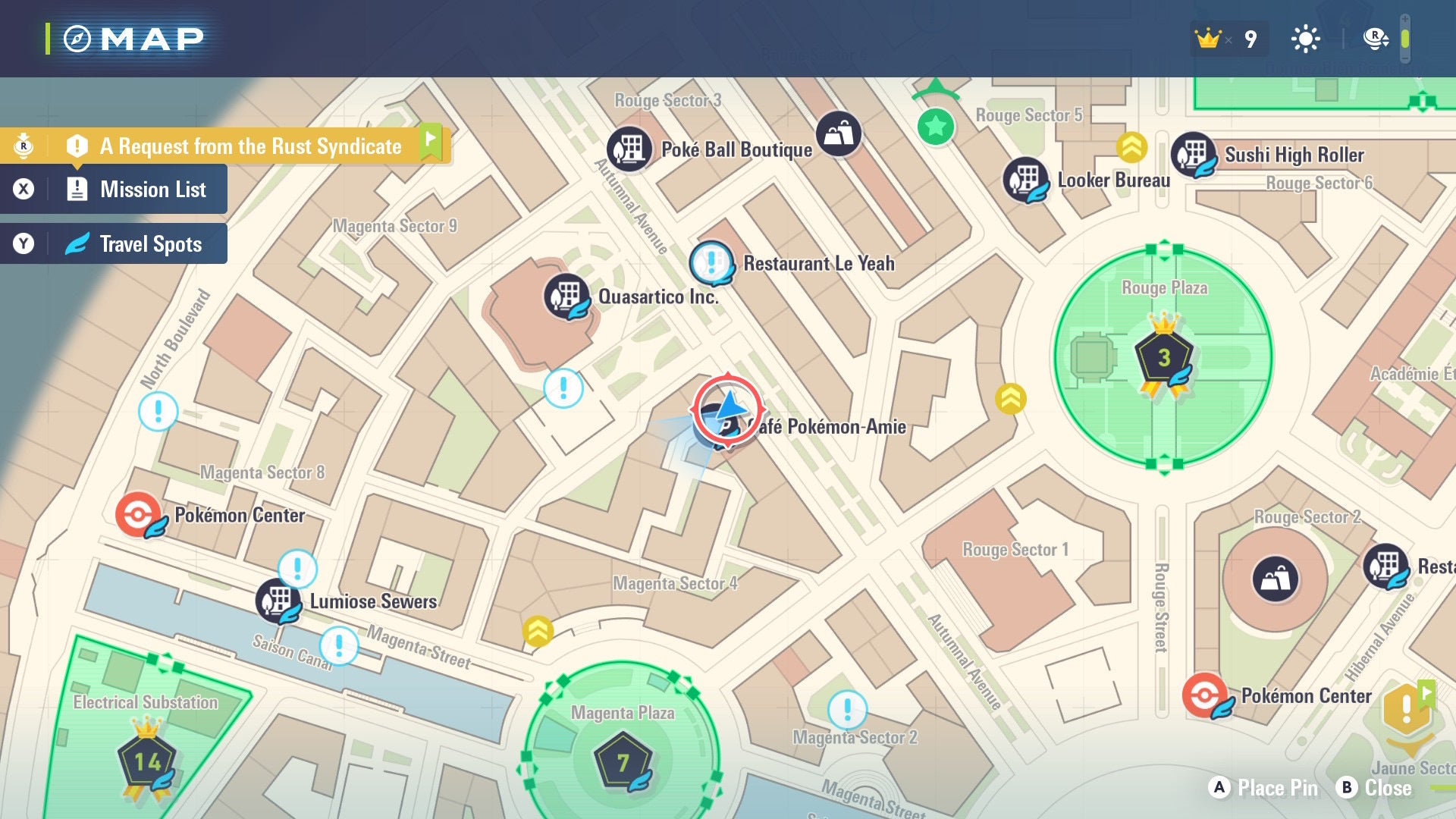The width and height of the screenshot is (1456, 819).
Task: Select the Poké Ball Boutique building marker
Action: coord(628,149)
